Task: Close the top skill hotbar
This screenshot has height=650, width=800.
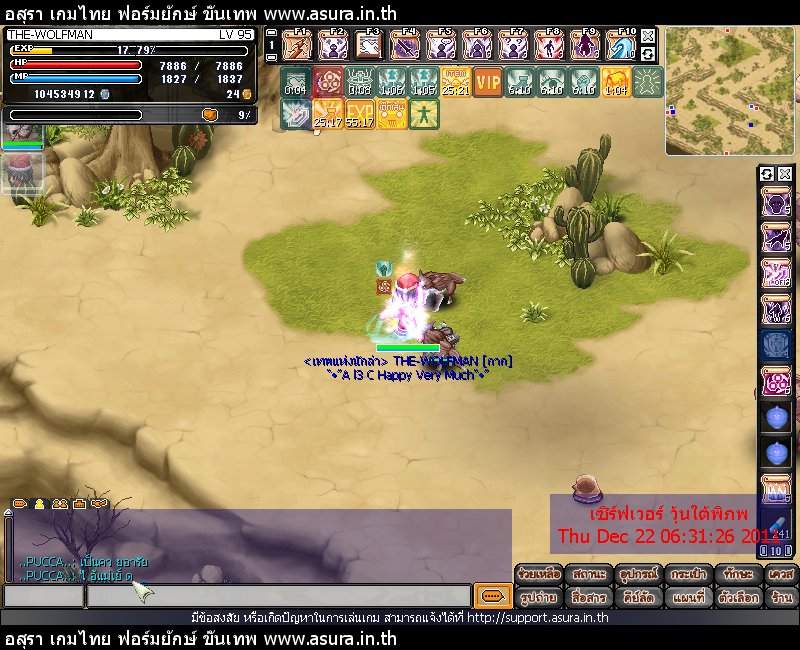Action: pos(648,34)
